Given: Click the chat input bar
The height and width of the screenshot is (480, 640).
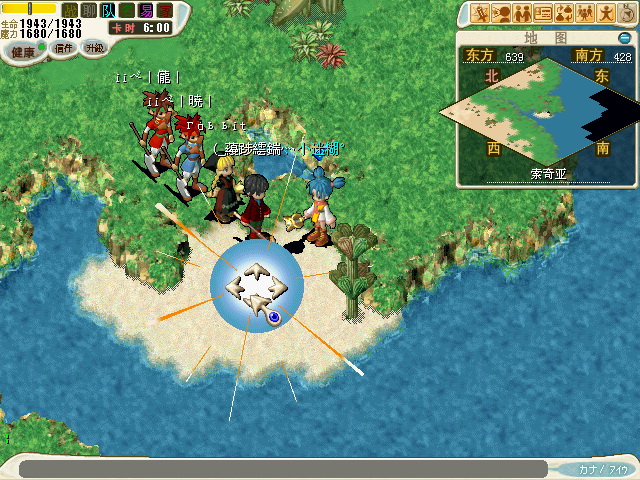Looking at the screenshot, I should (282, 468).
